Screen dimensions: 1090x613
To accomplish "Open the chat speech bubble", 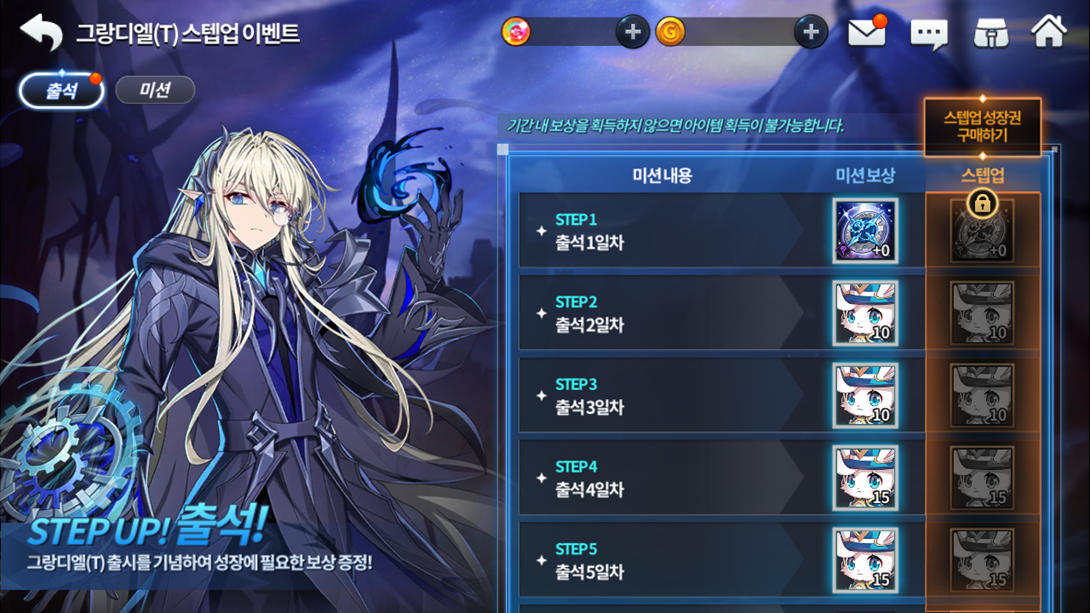I will coord(929,34).
